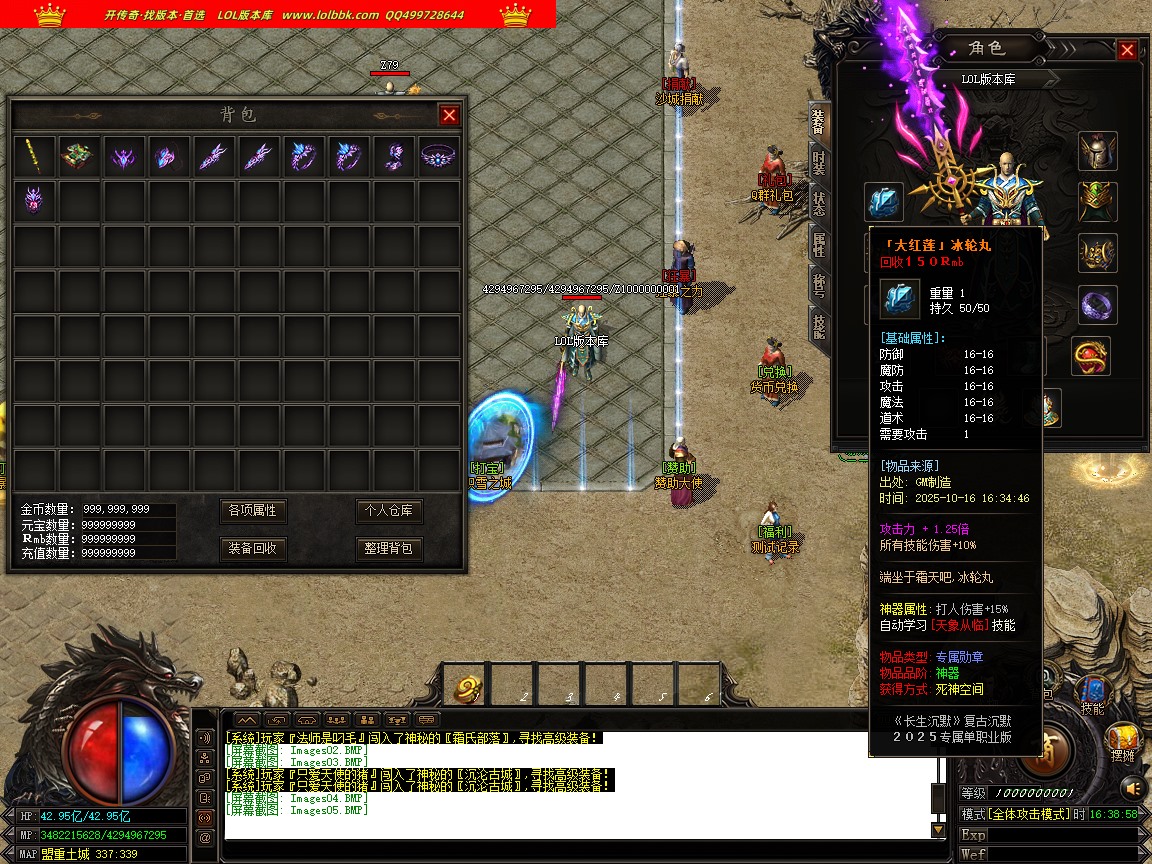Sort the bag with 整理背包

coord(389,549)
